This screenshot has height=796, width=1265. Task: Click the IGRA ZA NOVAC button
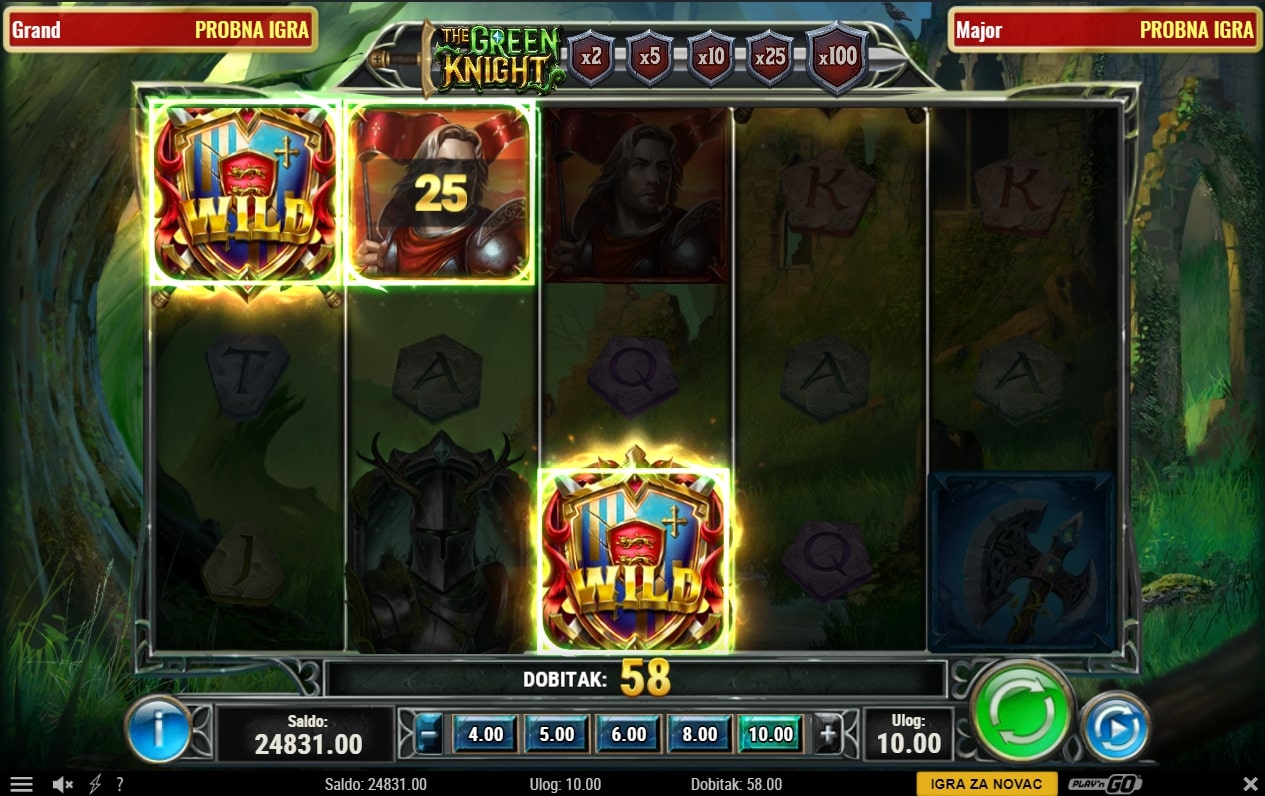click(986, 784)
